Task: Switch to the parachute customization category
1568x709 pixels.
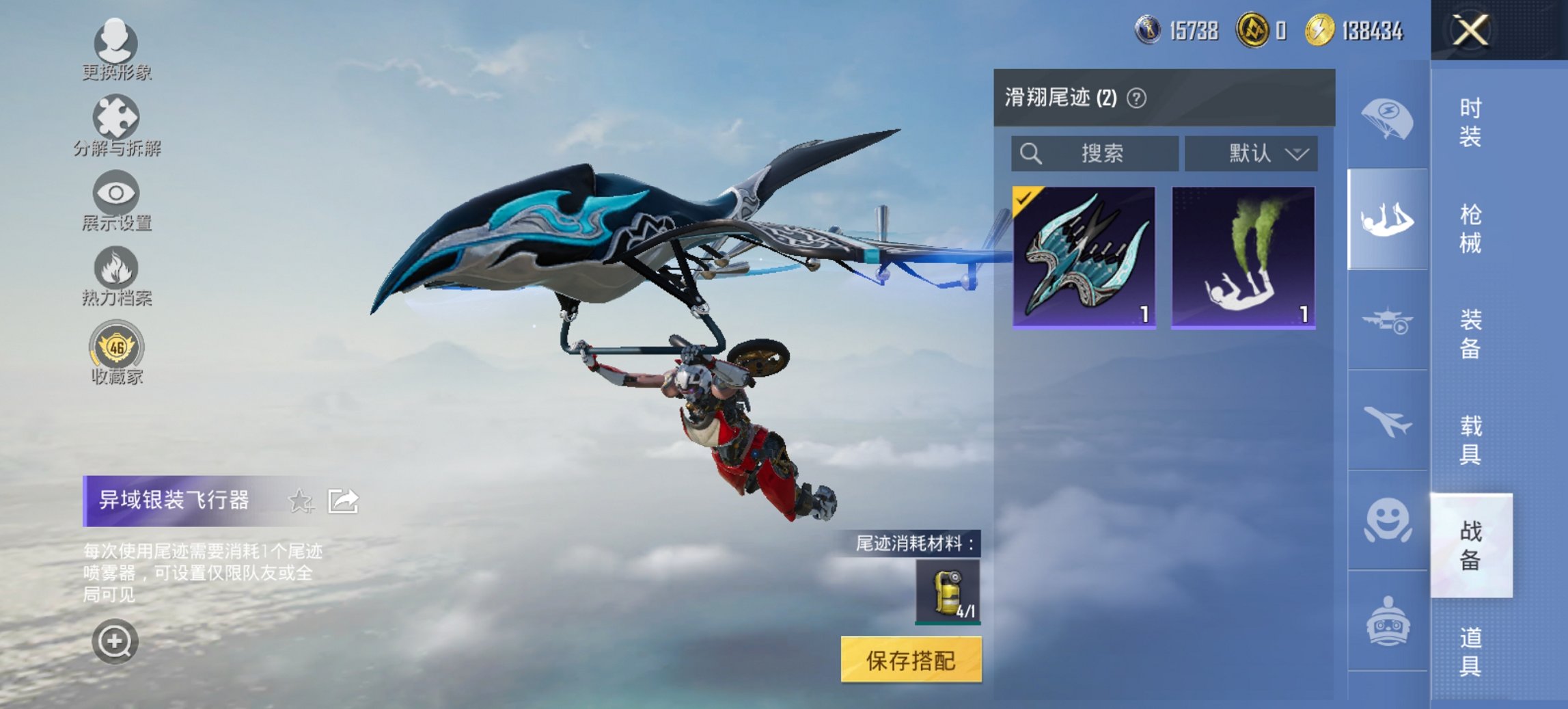Action: [1386, 118]
